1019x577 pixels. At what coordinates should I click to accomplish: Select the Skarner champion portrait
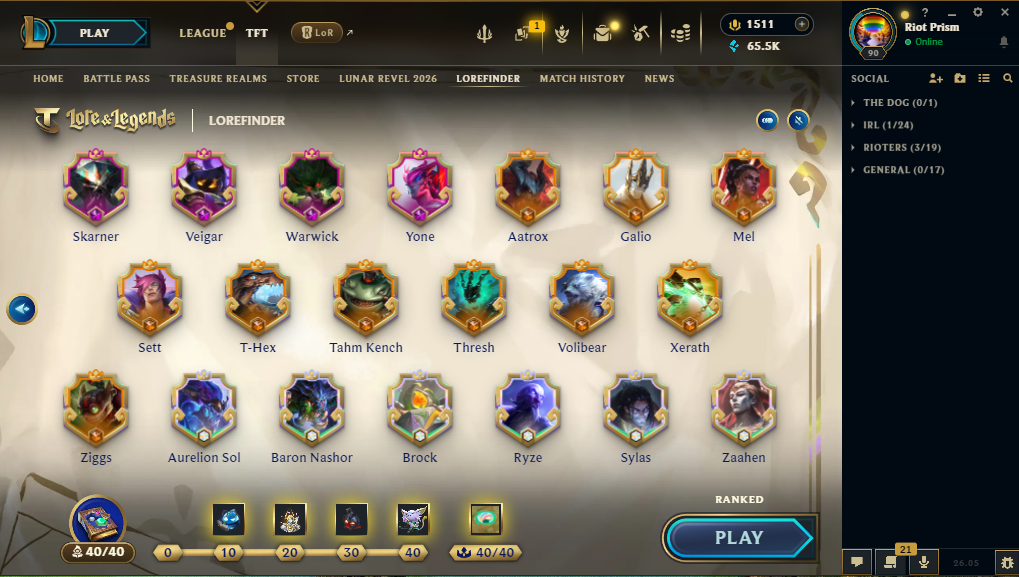click(96, 187)
